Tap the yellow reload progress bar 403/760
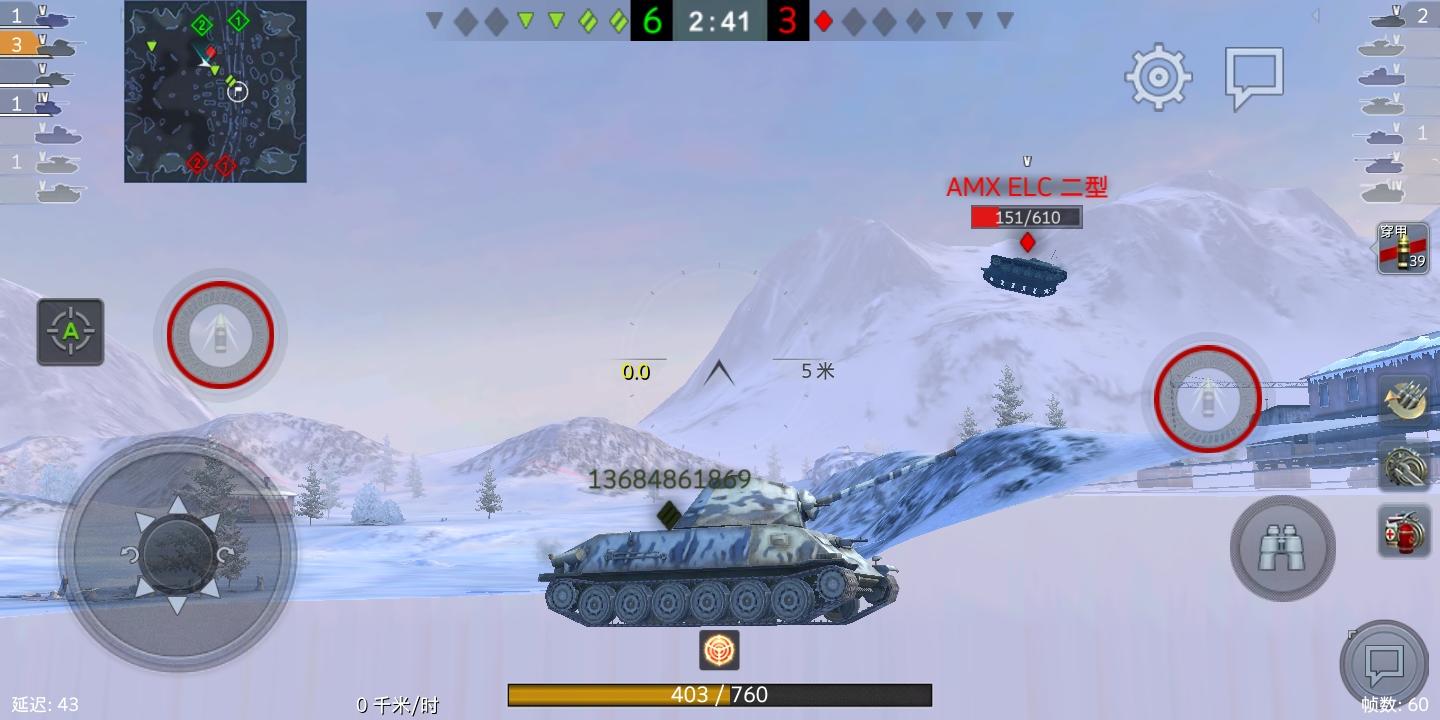Screen dimensions: 1440x720 point(719,695)
